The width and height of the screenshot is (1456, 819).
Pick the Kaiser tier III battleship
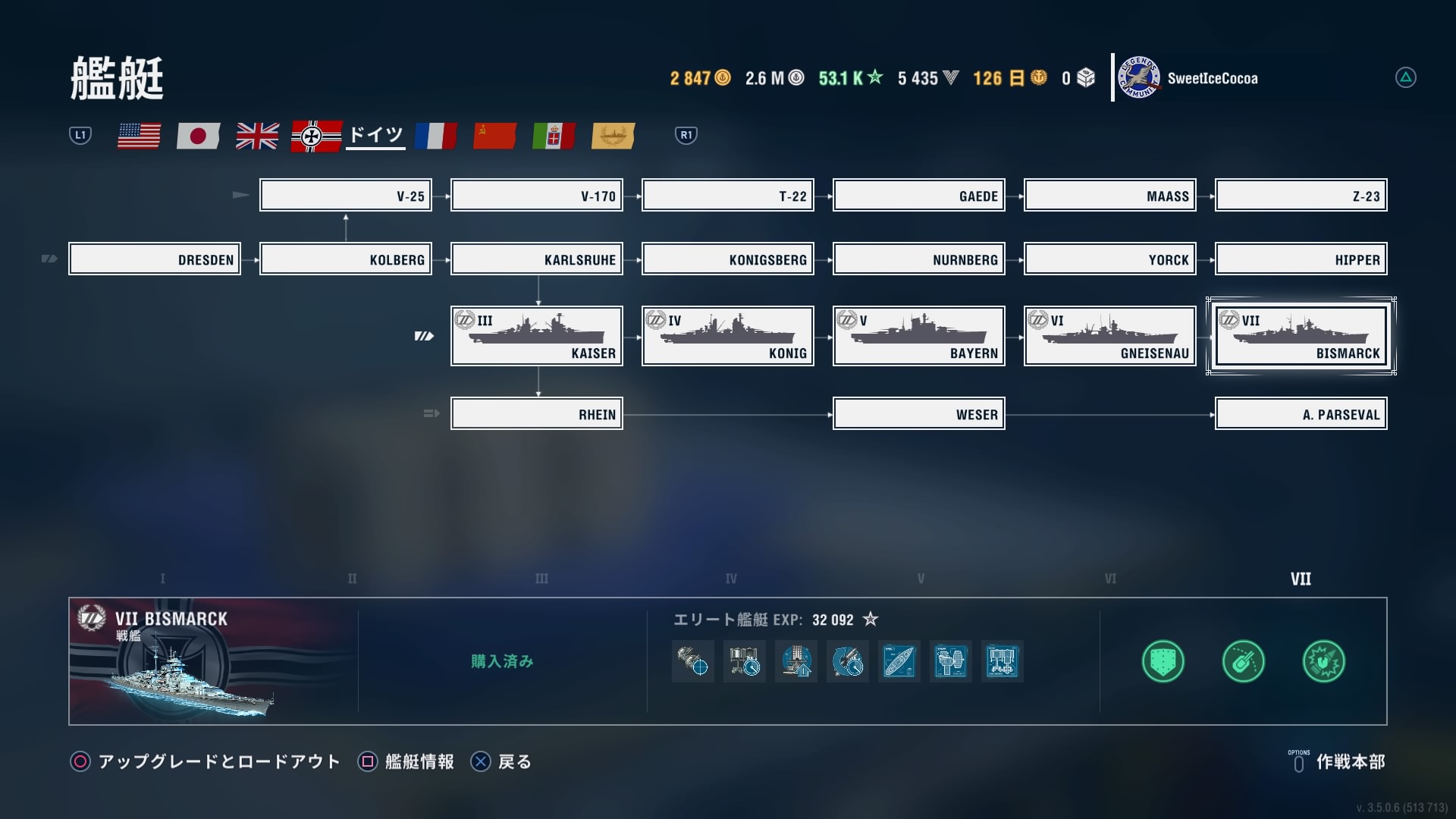[x=537, y=336]
